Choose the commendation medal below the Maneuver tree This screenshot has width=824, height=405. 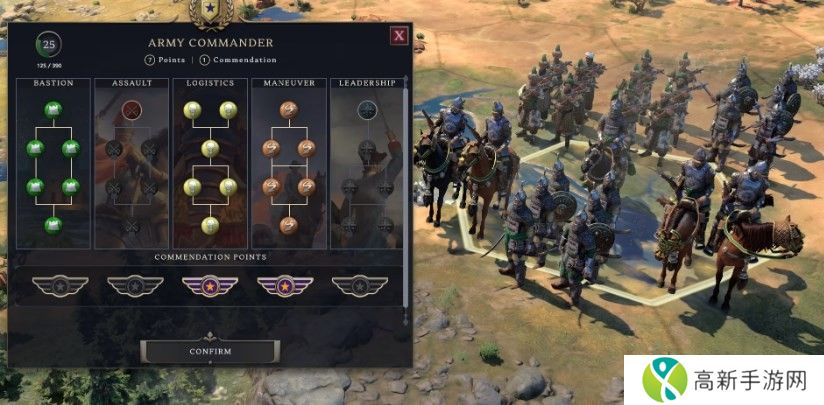tap(285, 286)
